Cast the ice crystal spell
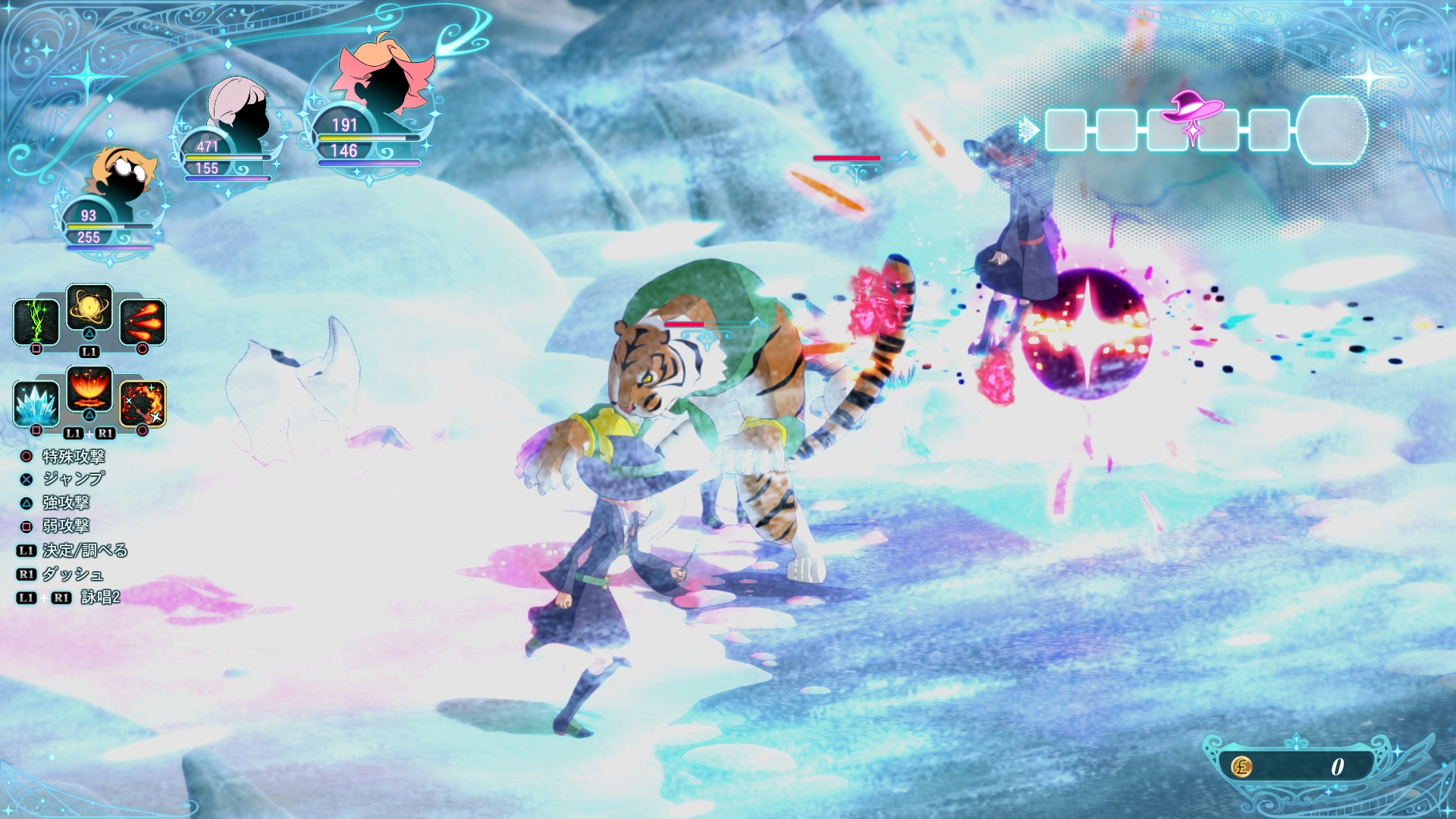This screenshot has height=819, width=1456. 36,403
